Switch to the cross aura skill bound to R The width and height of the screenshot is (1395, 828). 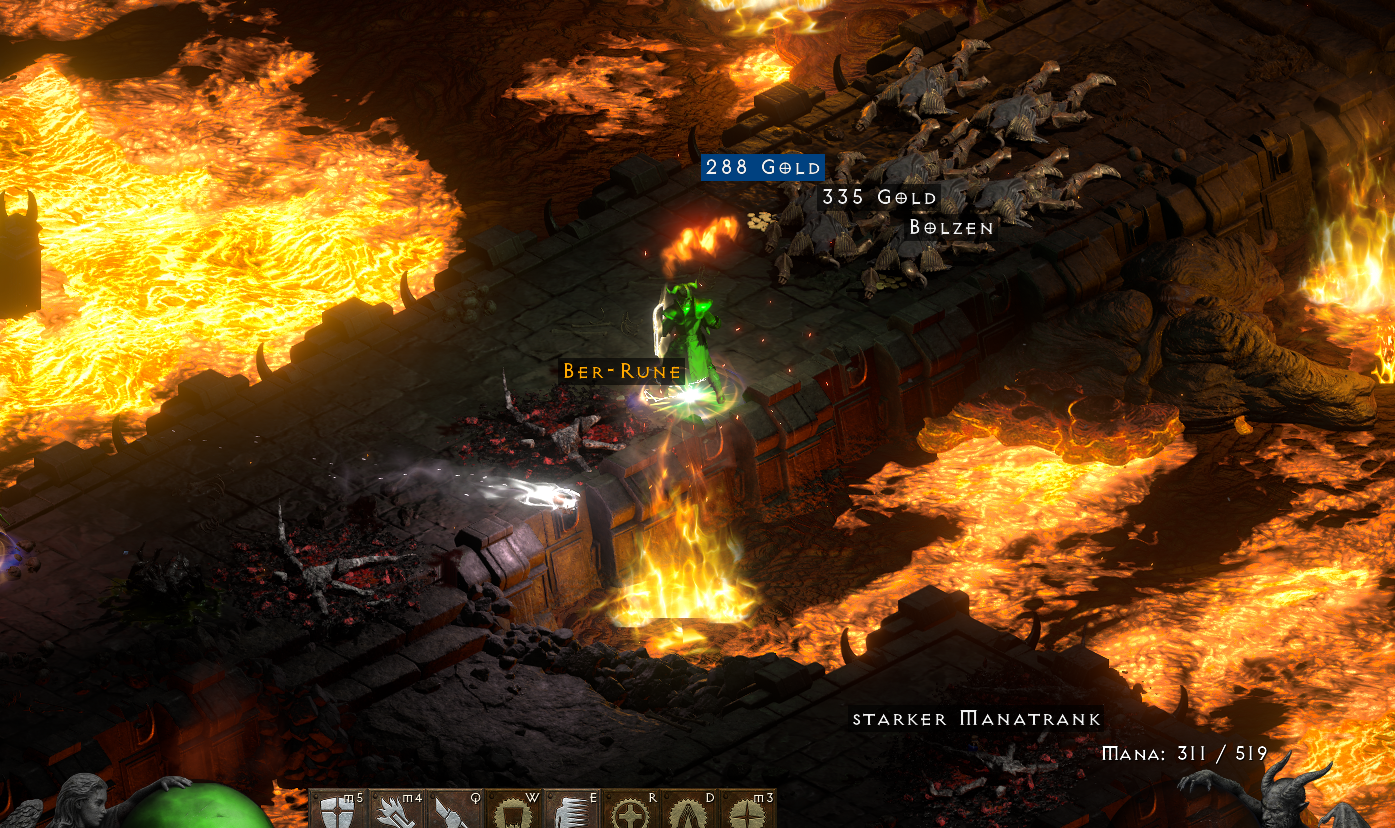click(x=630, y=811)
